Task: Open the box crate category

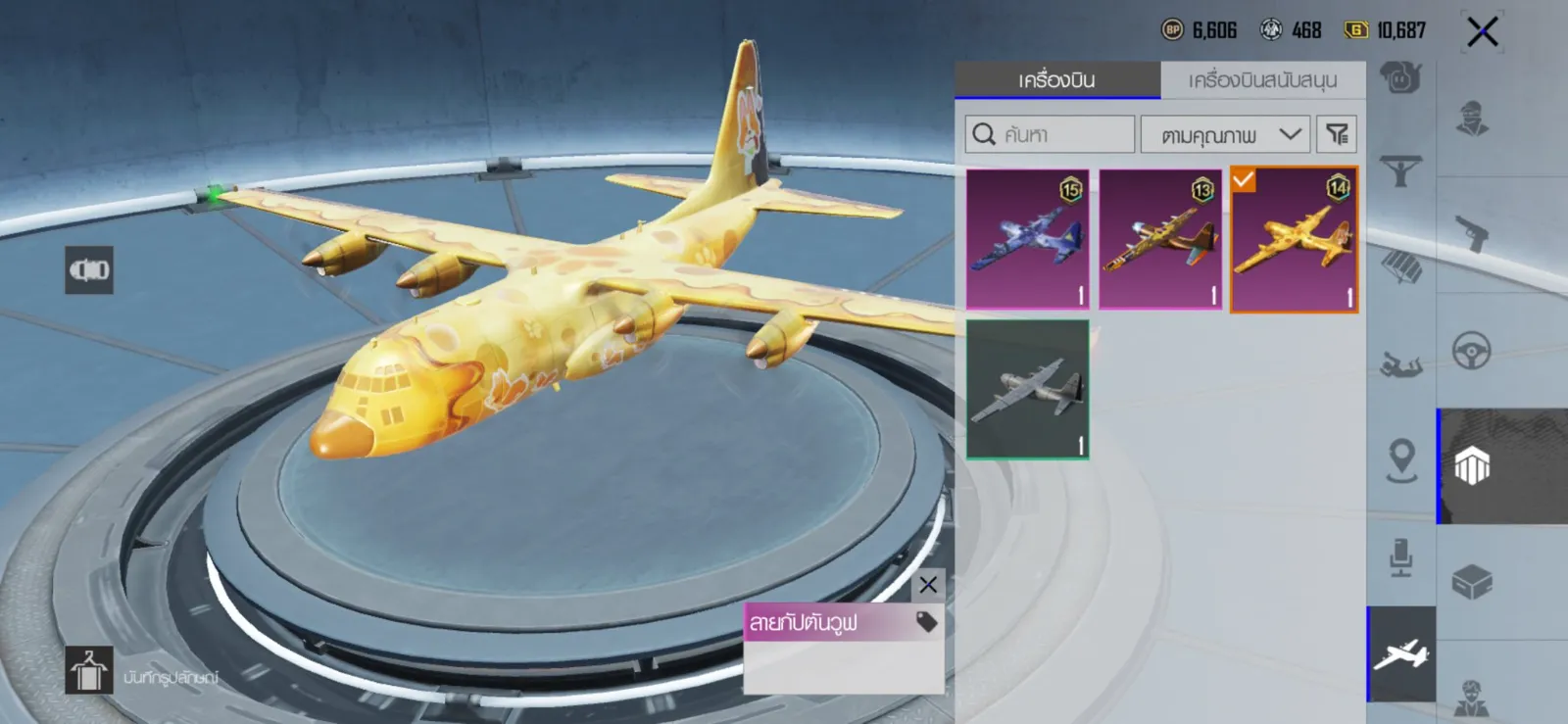Action: pos(1471,582)
